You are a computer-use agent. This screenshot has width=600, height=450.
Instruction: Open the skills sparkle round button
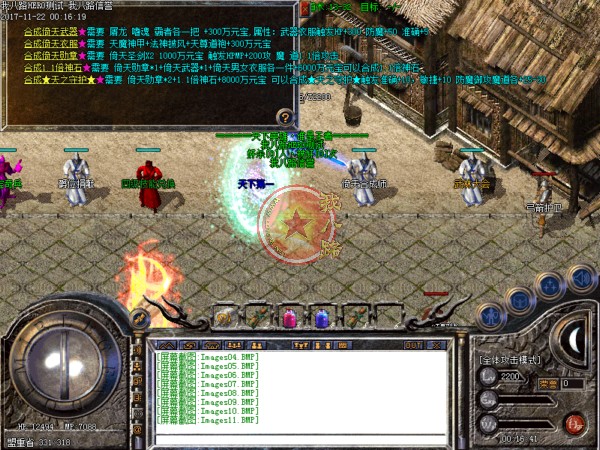tap(548, 286)
